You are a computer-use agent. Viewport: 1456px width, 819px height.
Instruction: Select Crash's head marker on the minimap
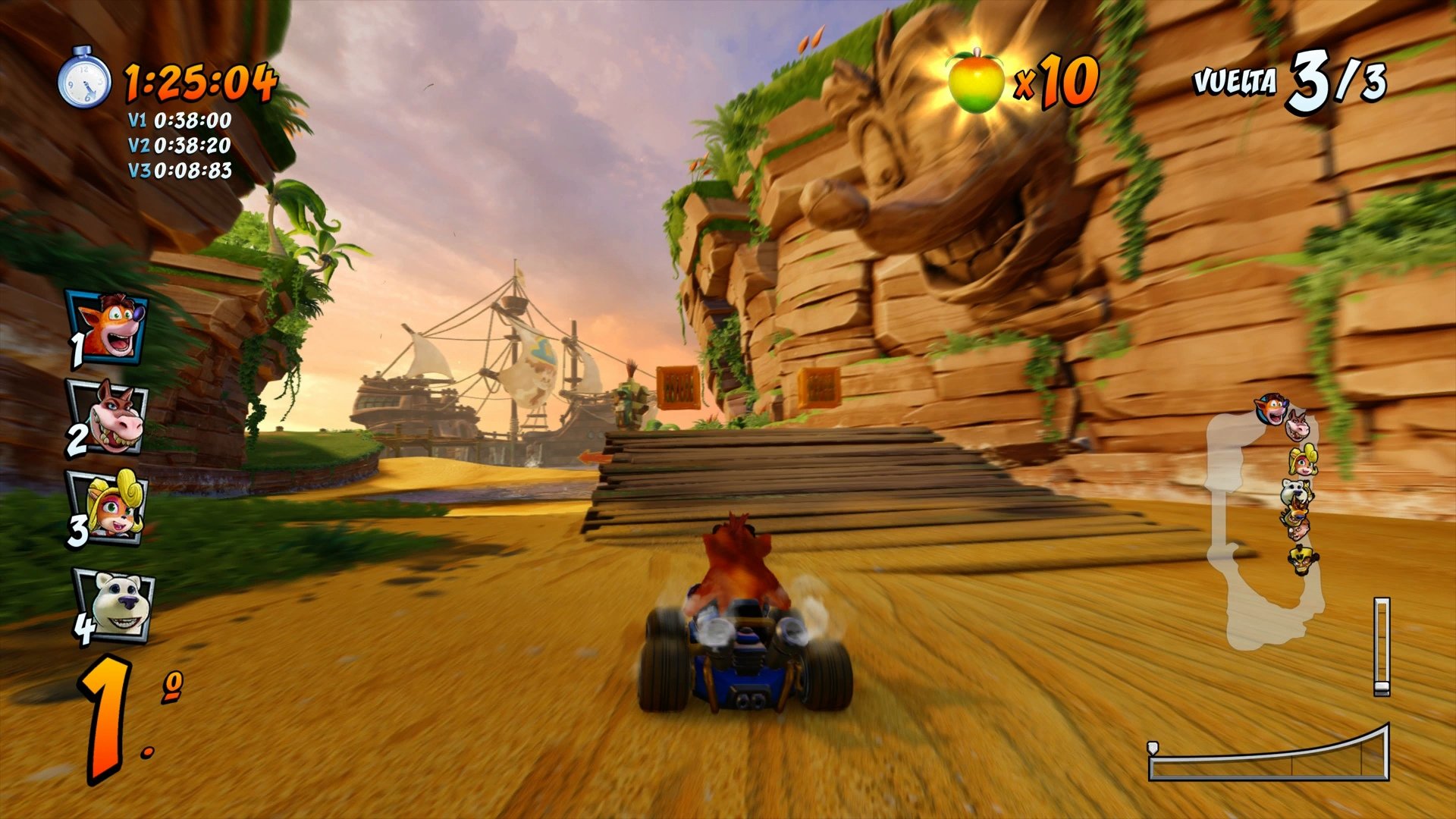pyautogui.click(x=1271, y=409)
